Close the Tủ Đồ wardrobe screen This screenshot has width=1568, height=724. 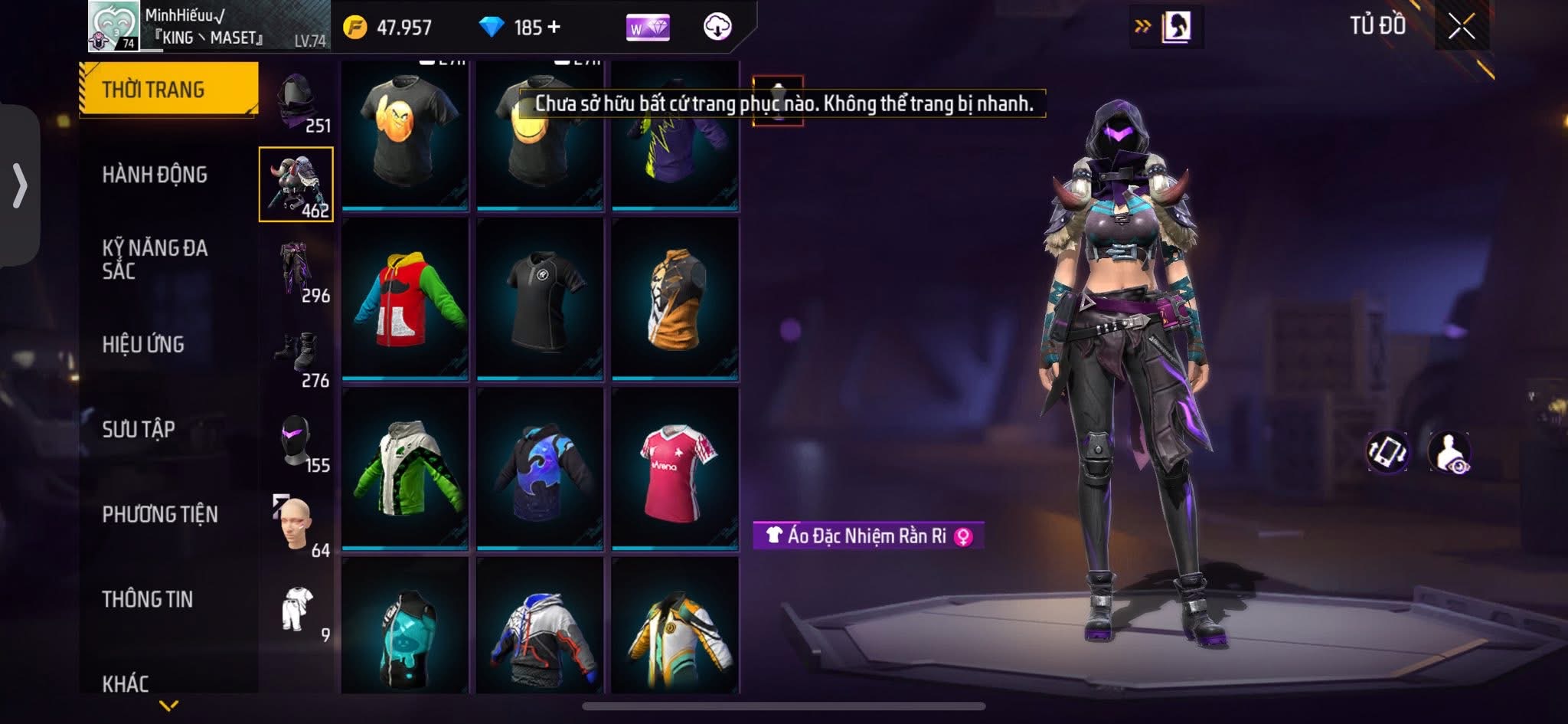[x=1461, y=27]
